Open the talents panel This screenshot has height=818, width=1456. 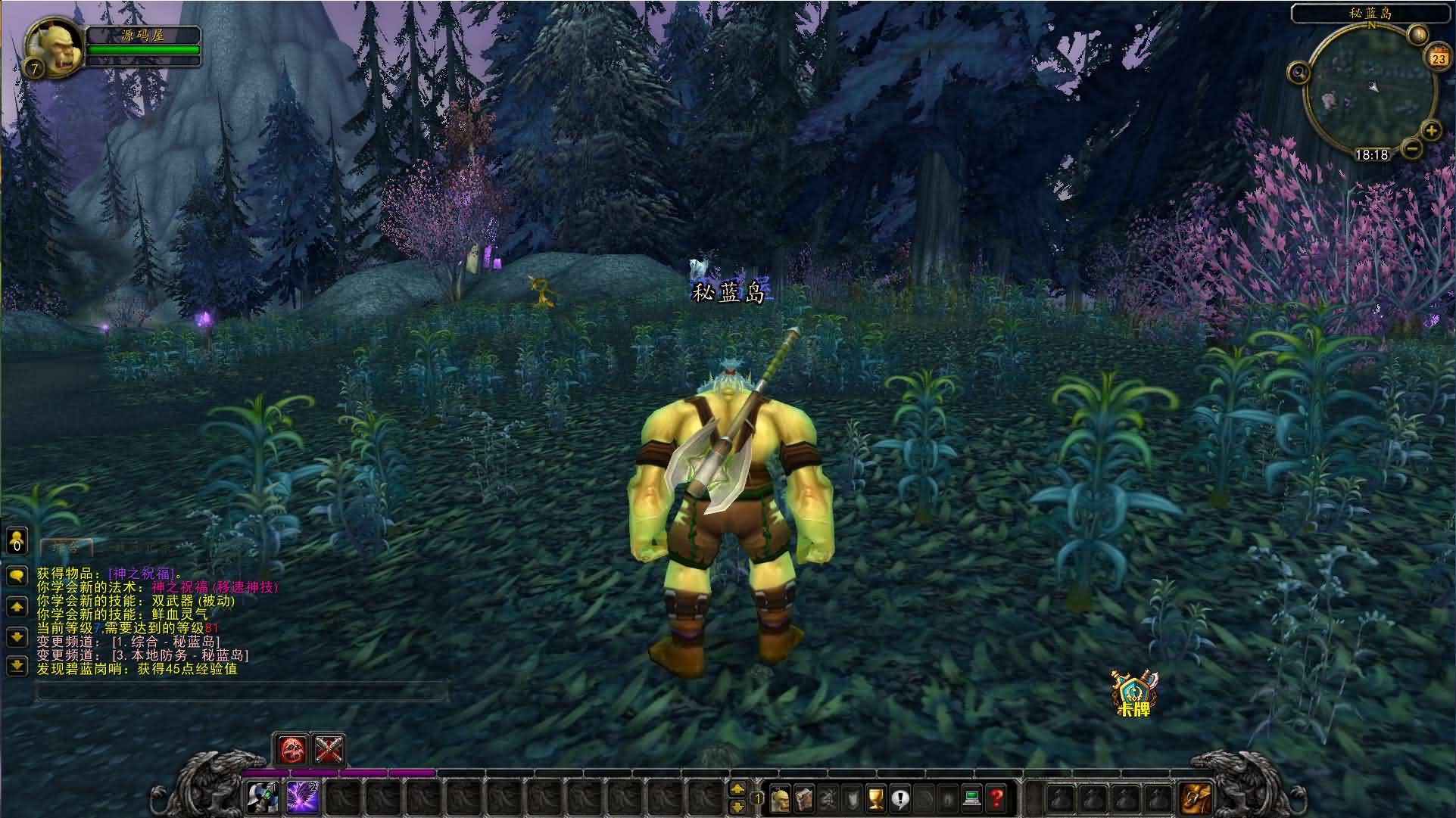[827, 799]
